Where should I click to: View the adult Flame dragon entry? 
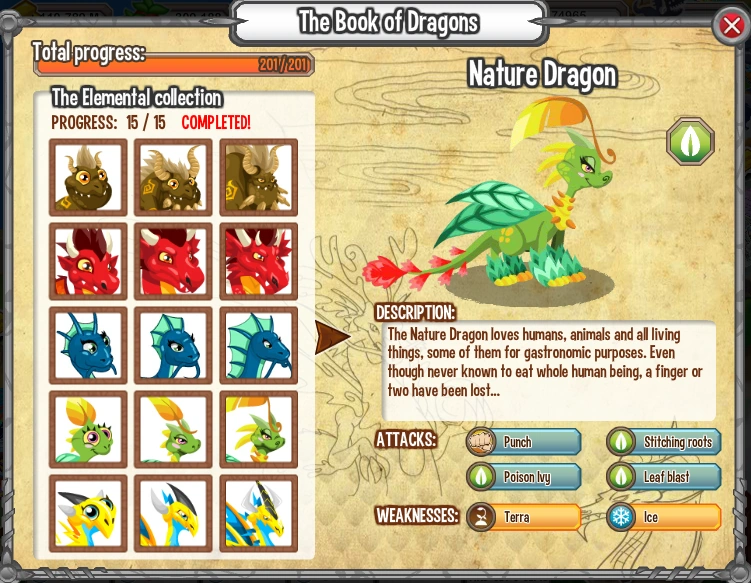click(x=258, y=261)
